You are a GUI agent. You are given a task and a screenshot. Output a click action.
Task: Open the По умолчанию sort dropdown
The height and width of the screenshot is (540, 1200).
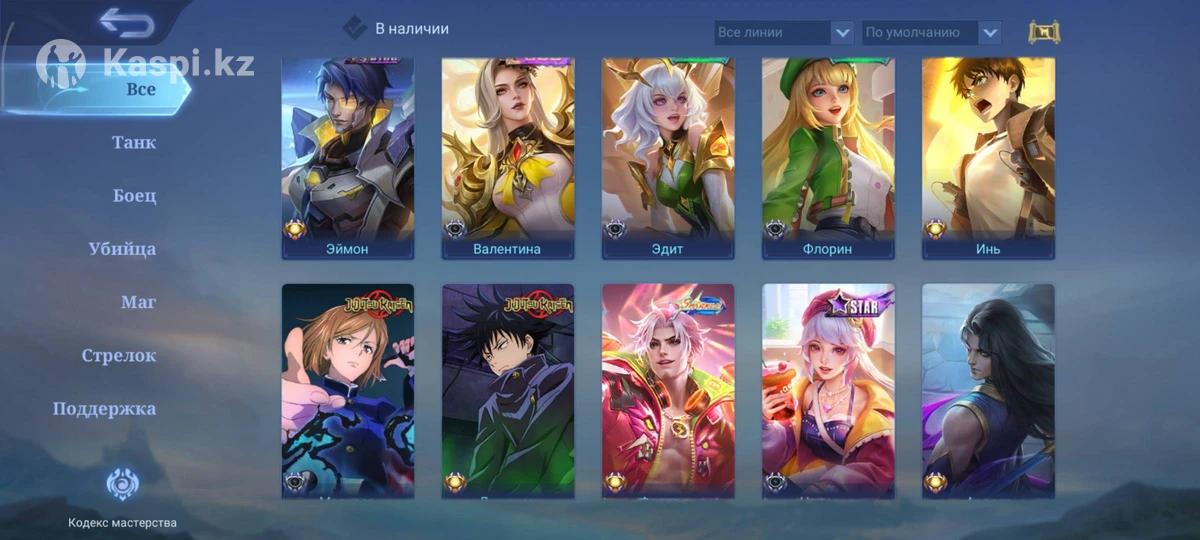(931, 33)
